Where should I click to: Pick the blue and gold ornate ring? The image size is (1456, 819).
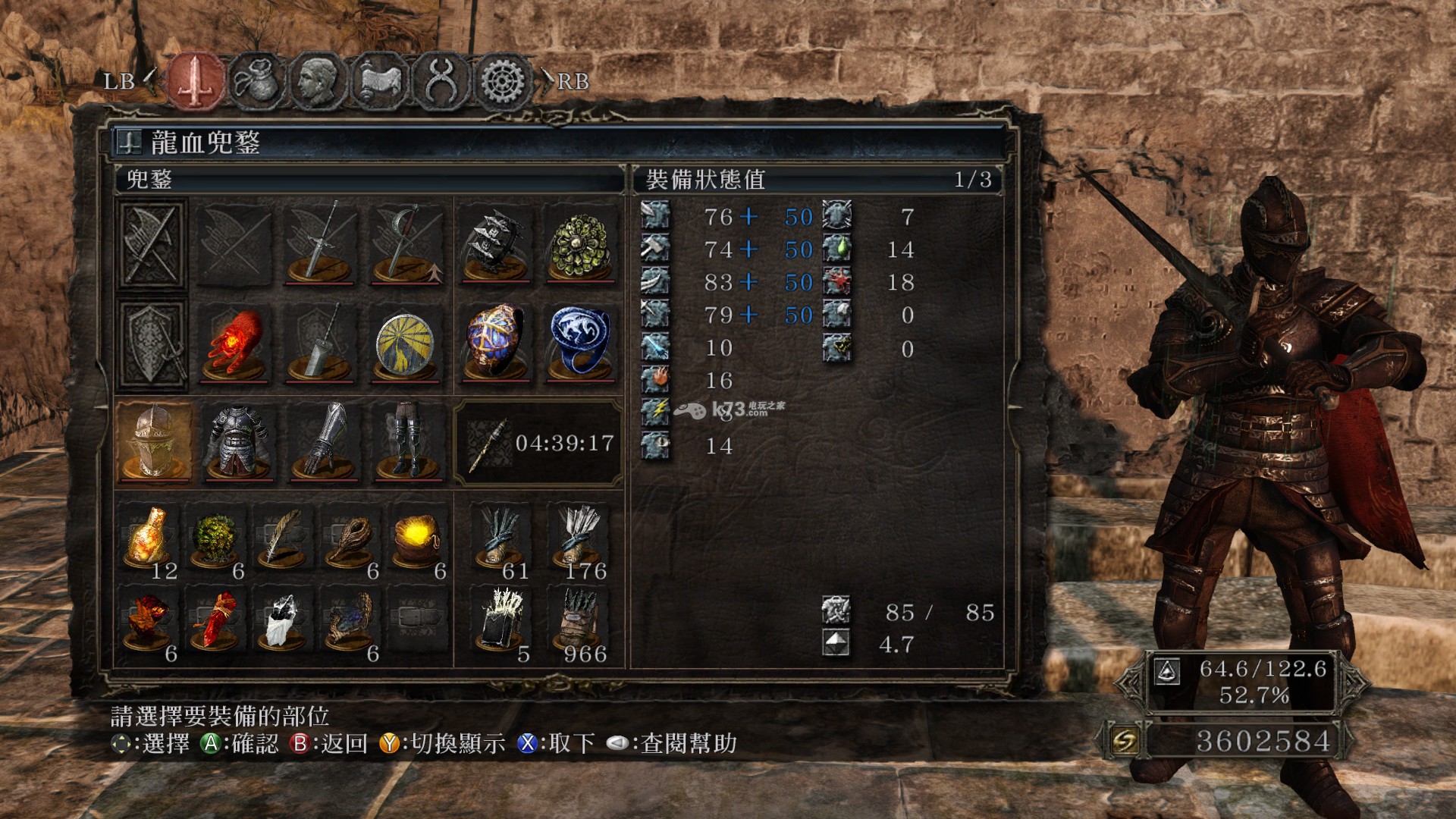point(496,343)
